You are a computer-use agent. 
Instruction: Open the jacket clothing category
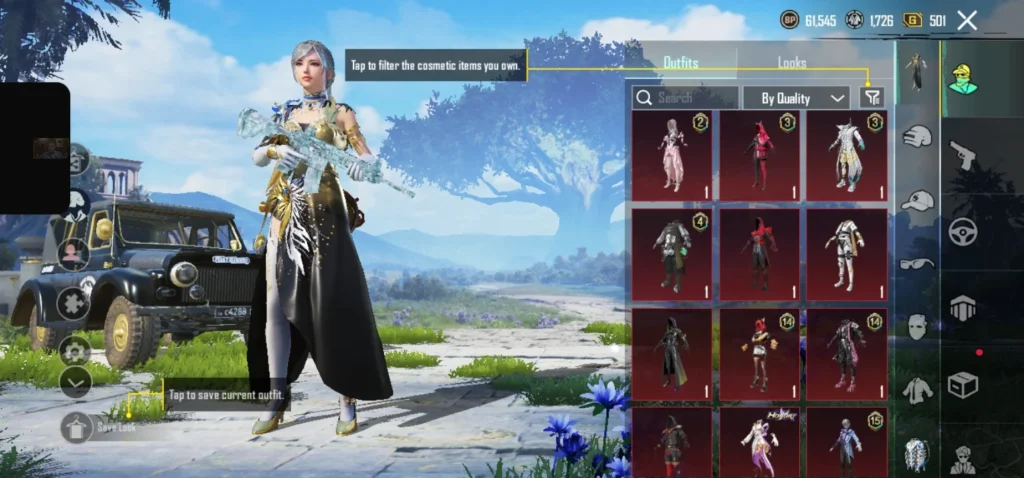(917, 390)
